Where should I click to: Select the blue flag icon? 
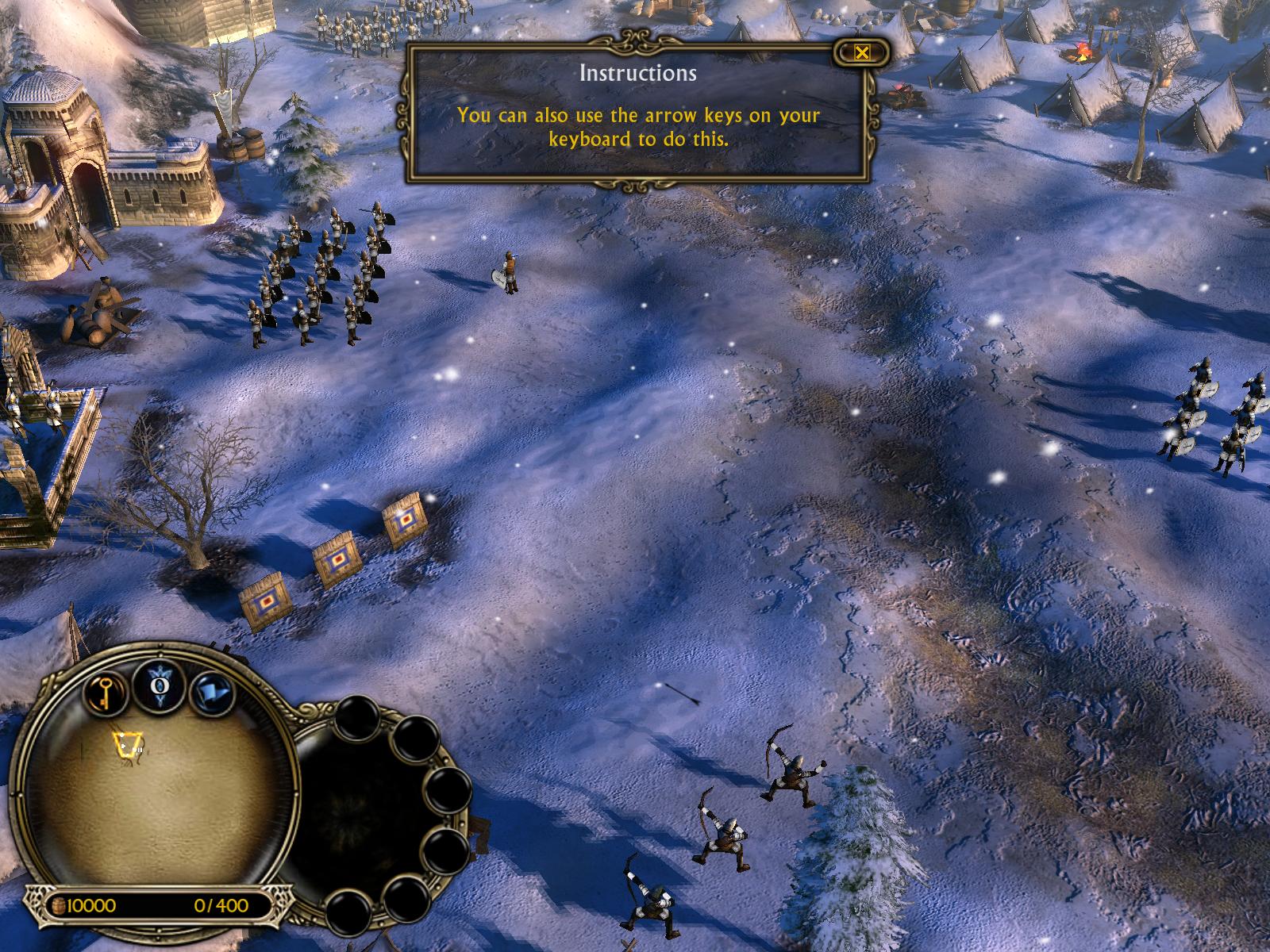214,694
